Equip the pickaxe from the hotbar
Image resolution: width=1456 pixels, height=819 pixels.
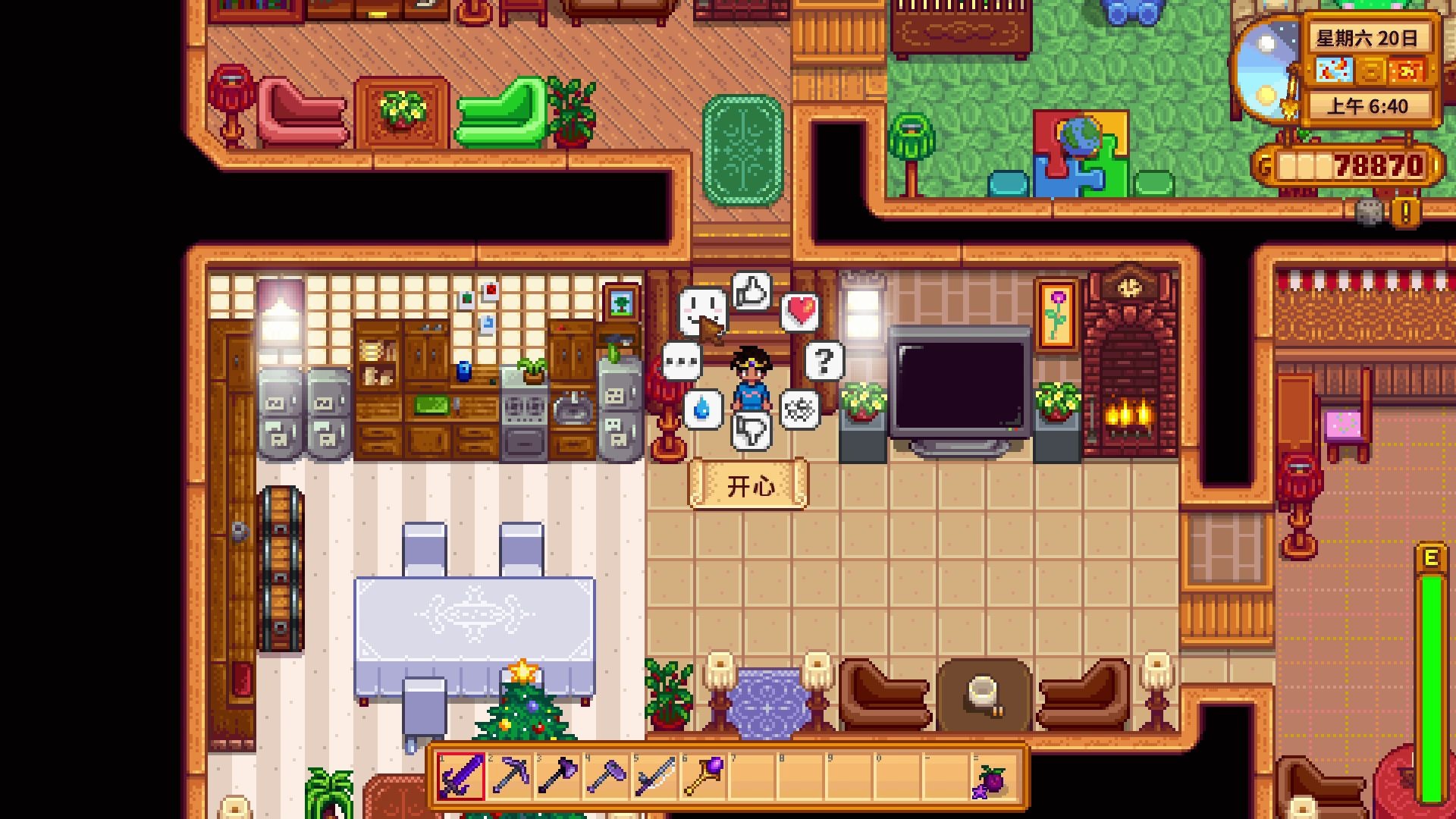coord(510,777)
